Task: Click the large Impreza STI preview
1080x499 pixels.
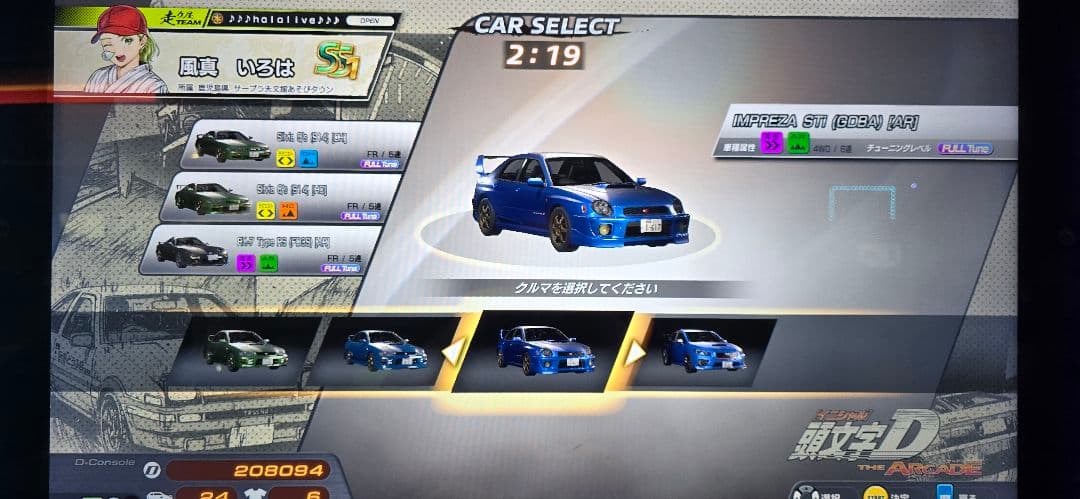Action: 580,202
